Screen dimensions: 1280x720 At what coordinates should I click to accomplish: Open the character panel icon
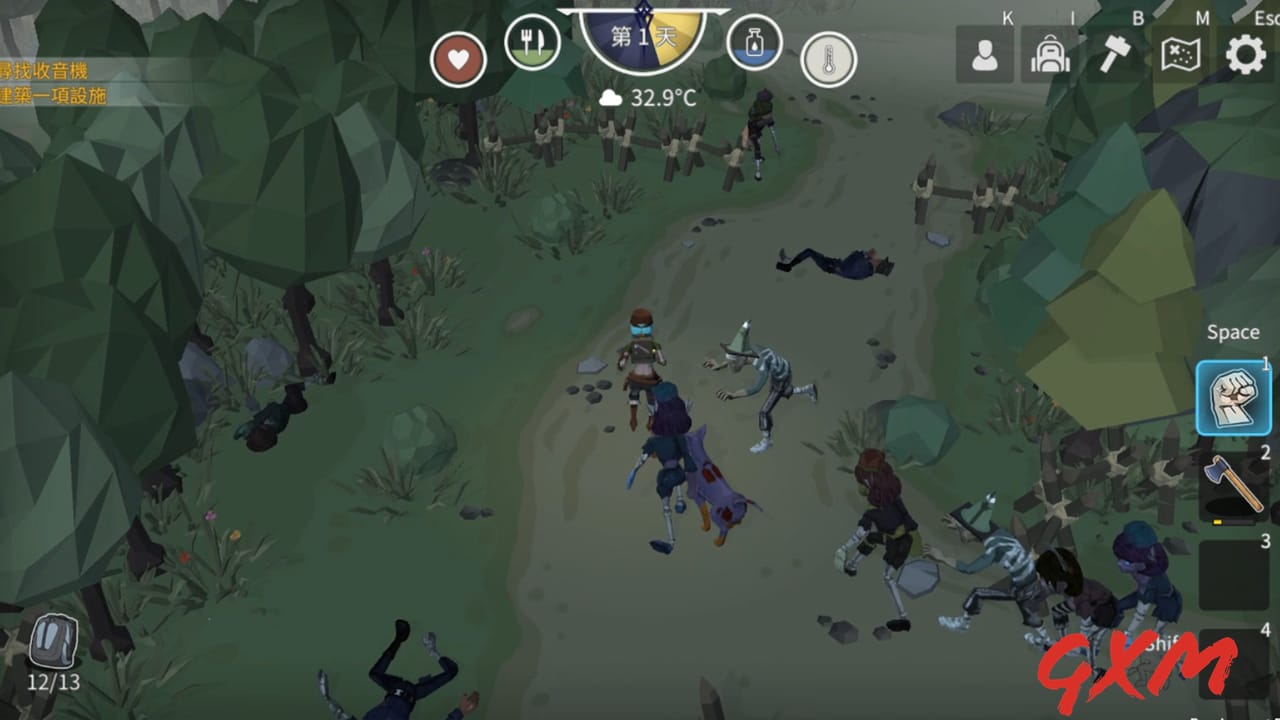(985, 55)
